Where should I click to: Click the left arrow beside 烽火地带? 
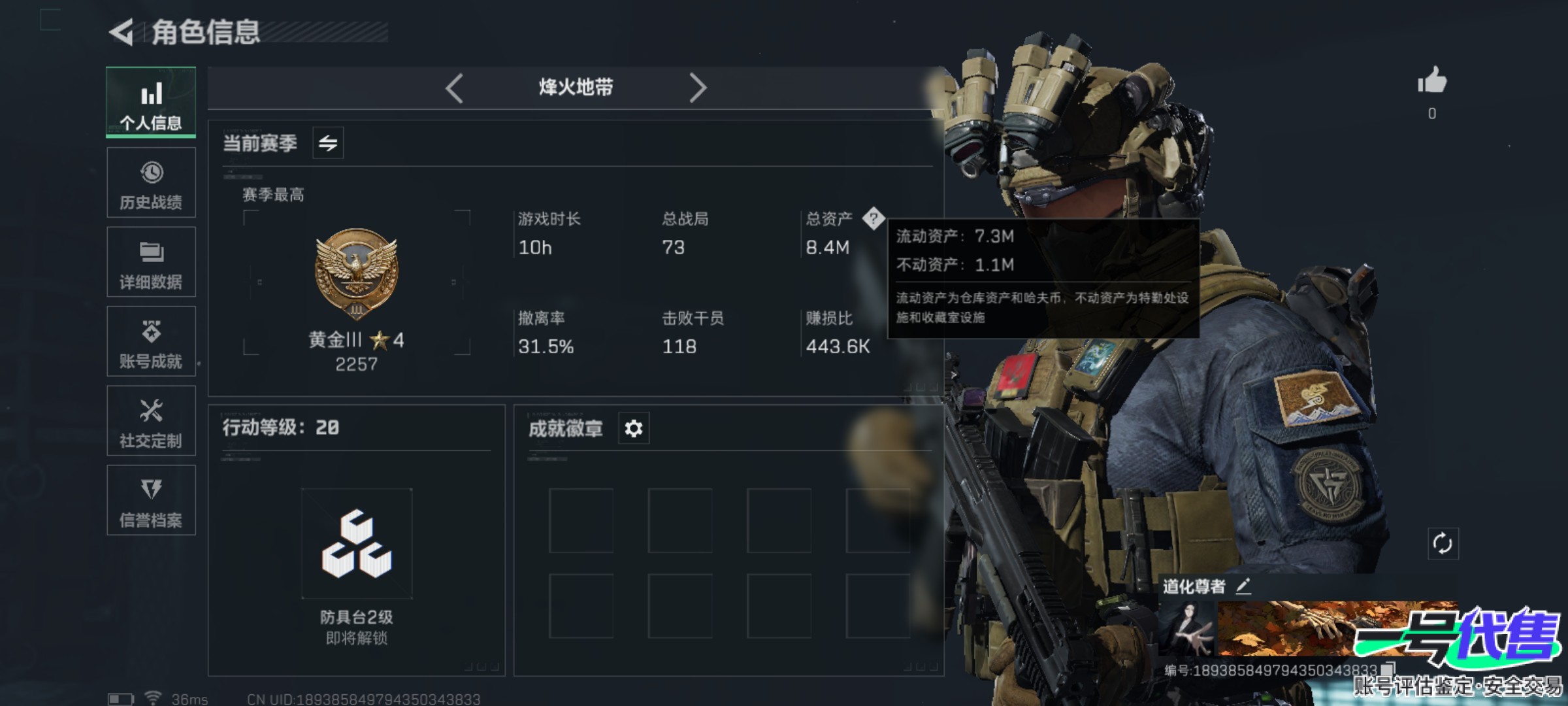click(454, 88)
